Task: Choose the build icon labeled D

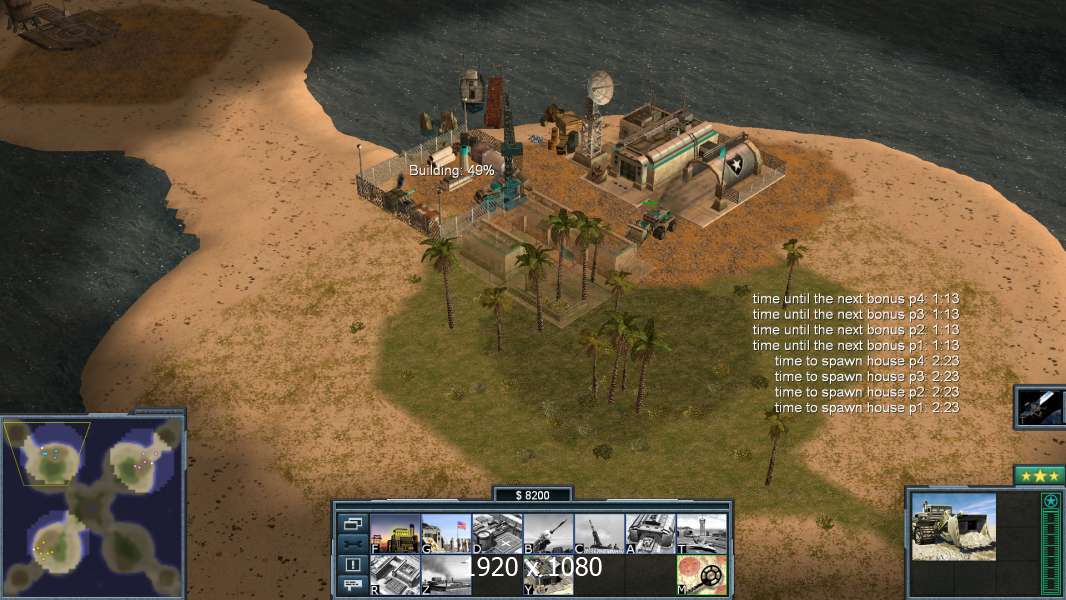Action: click(497, 534)
